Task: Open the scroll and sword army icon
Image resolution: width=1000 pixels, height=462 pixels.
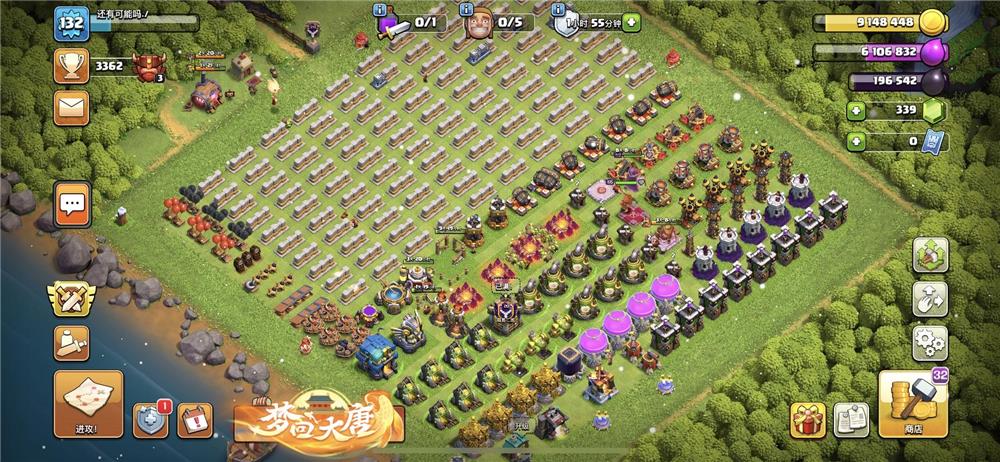Action: point(72,343)
